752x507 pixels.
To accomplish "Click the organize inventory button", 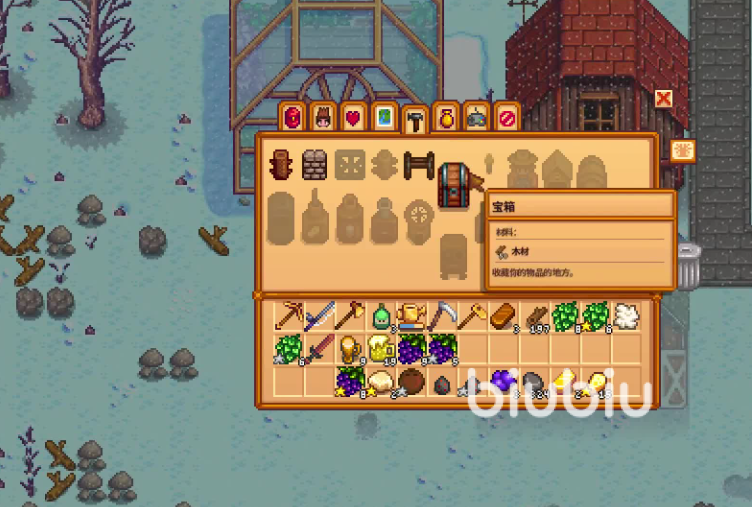I will 685,151.
